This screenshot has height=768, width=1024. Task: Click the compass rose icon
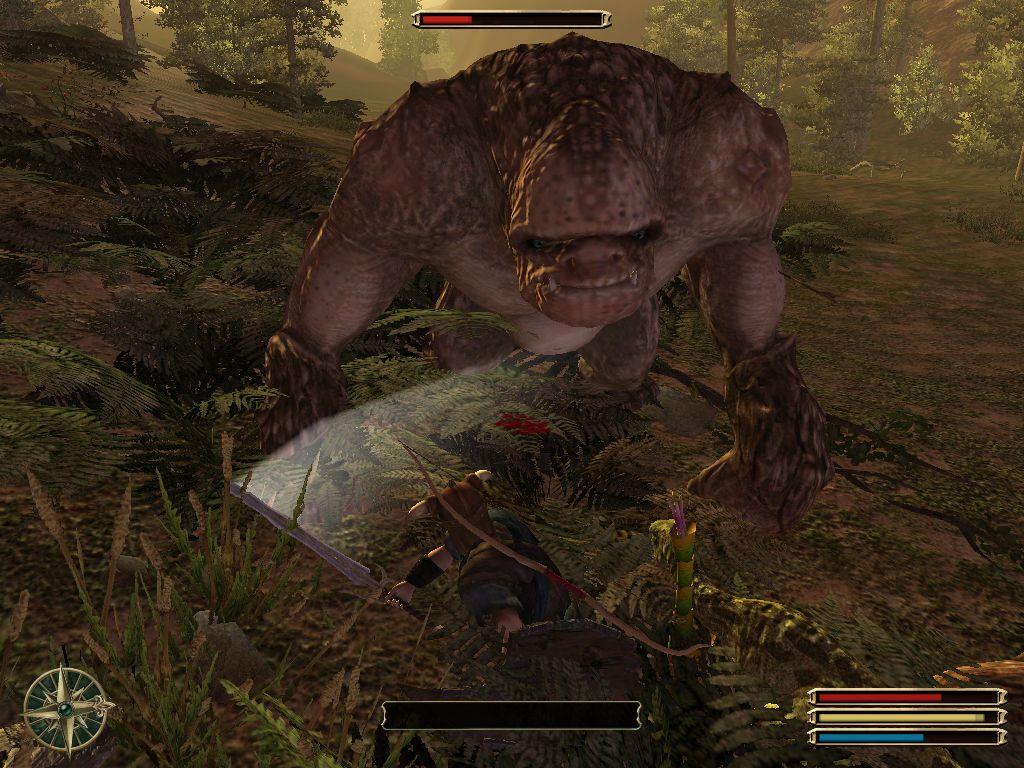66,708
